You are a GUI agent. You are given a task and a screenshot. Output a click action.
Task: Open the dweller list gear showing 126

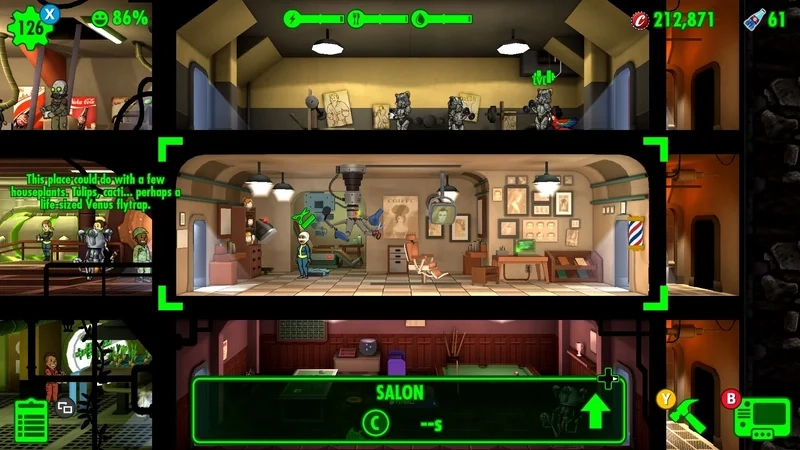point(32,26)
